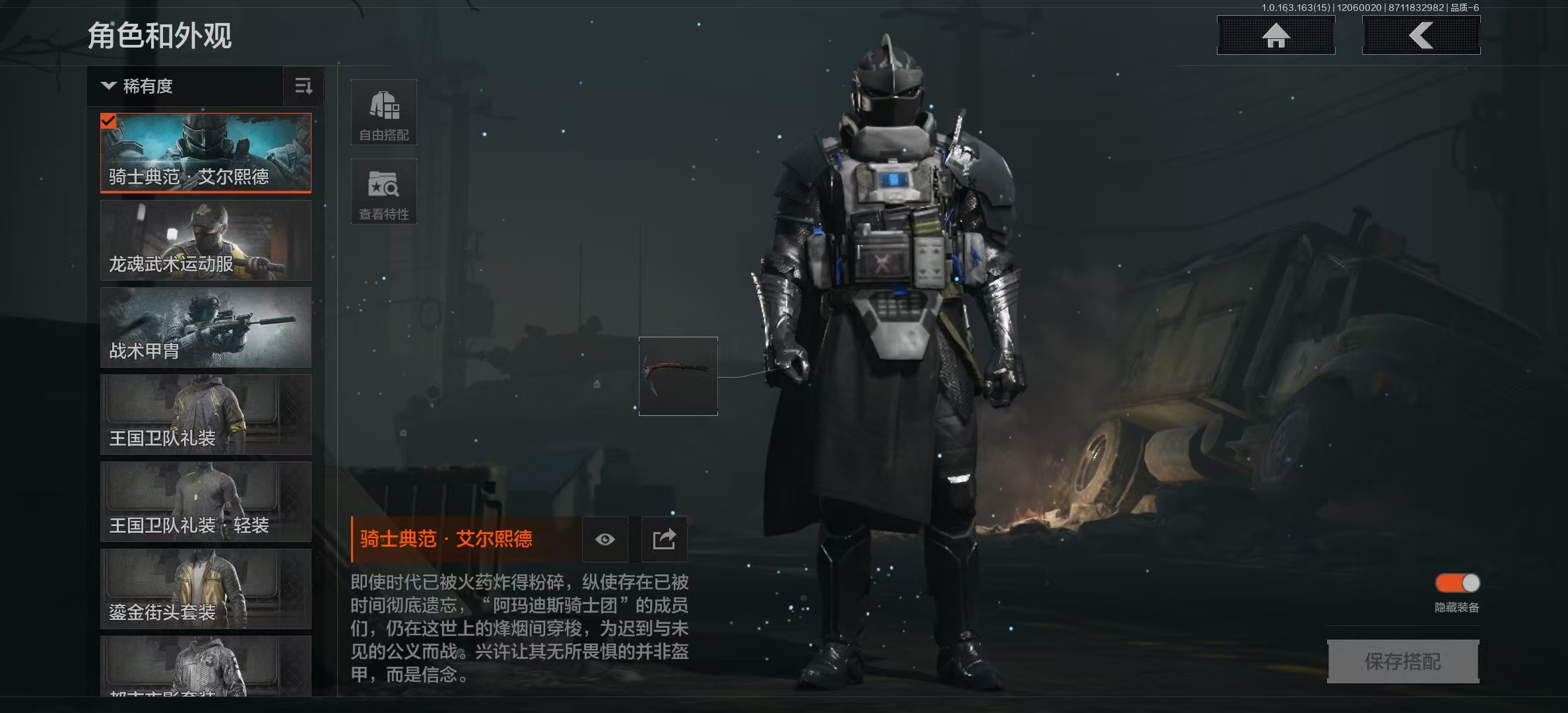
Task: Select the 骑士典范·艾尔熙德 outfit
Action: tap(206, 153)
